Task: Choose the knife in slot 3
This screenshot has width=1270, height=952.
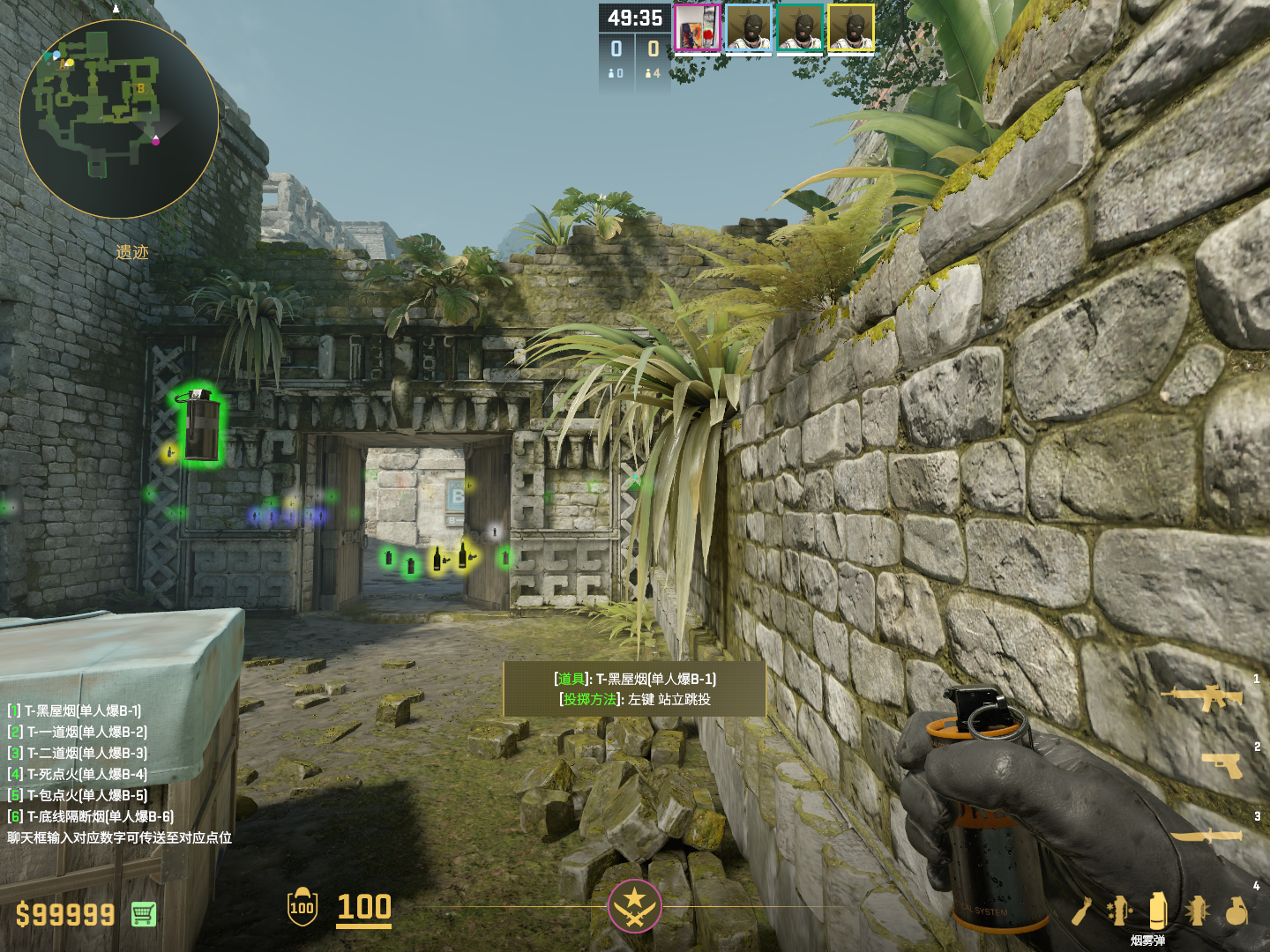Action: pyautogui.click(x=1206, y=834)
